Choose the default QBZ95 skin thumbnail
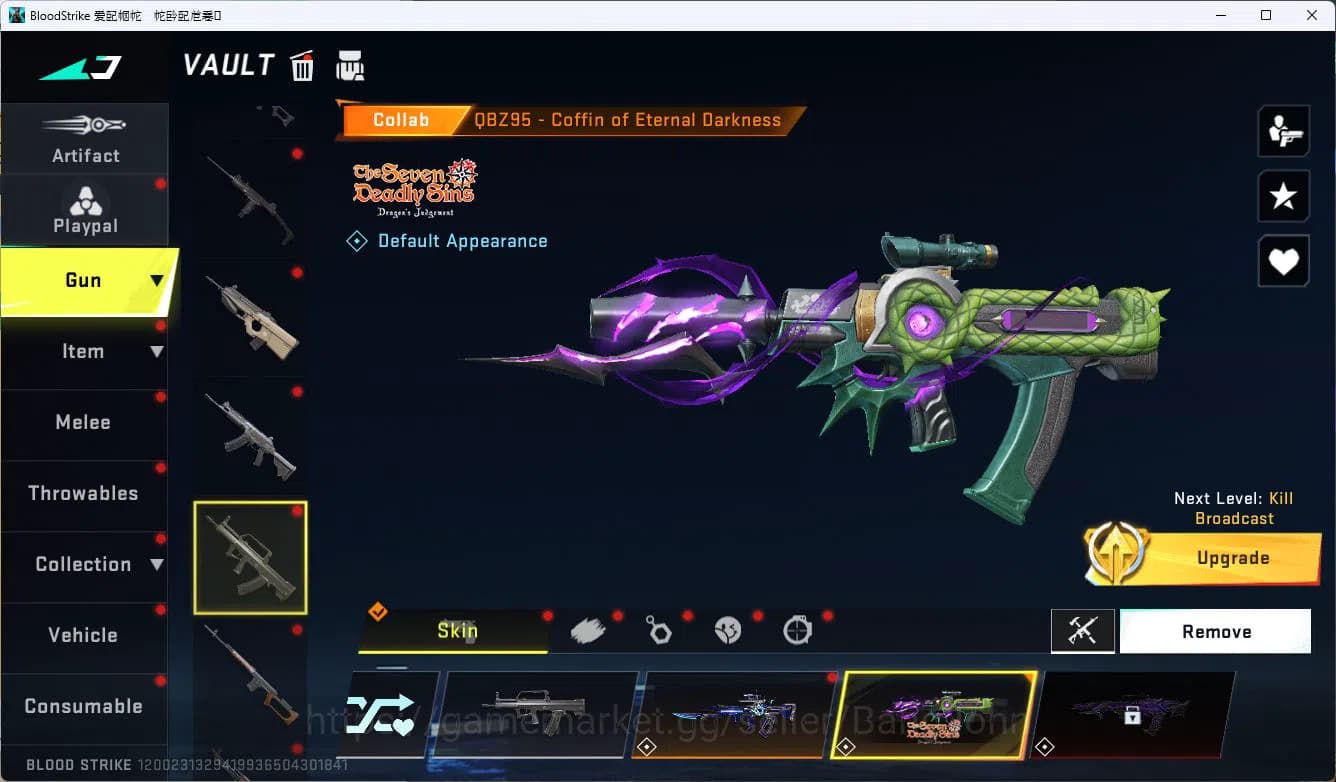 [539, 714]
